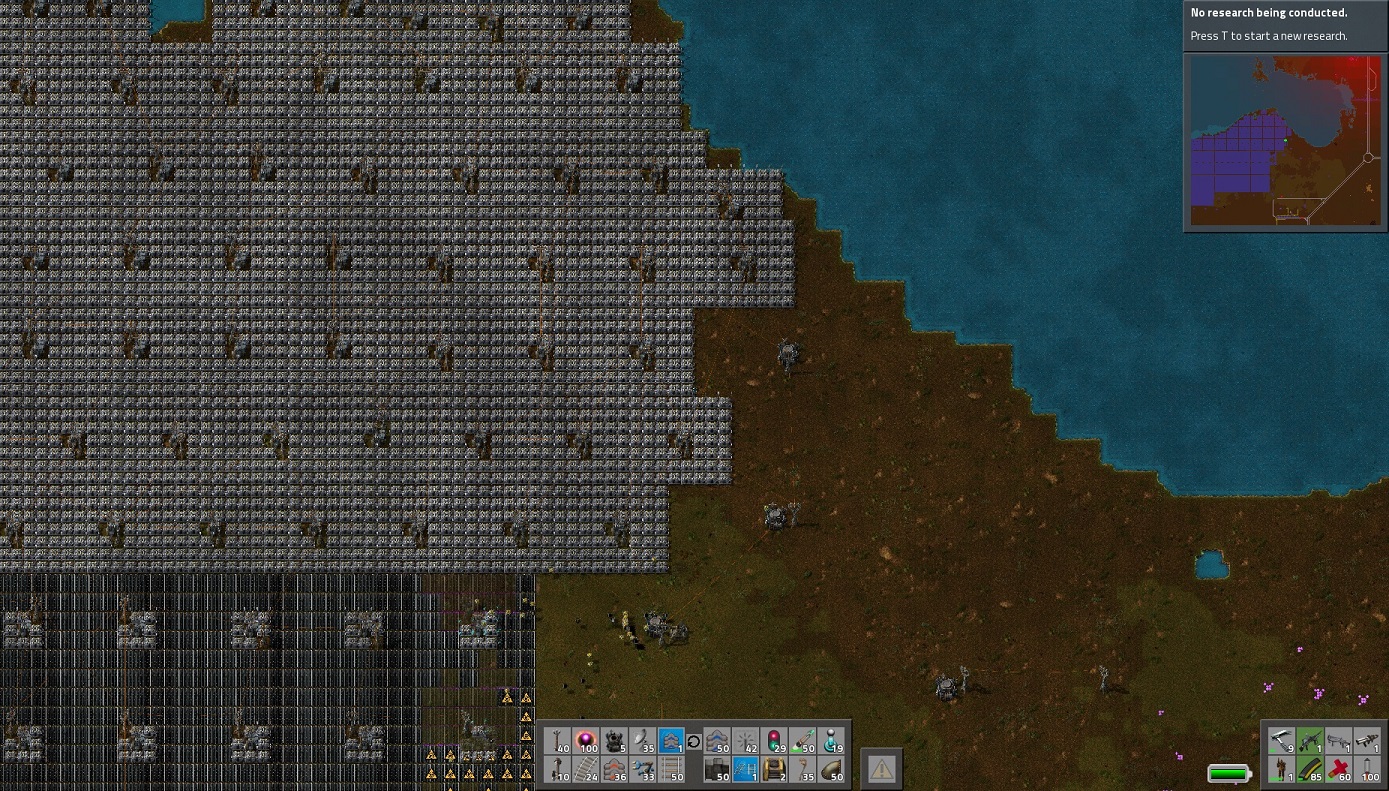Screen dimensions: 1389x791
Task: Open the warning triangle alert button
Action: (x=881, y=769)
